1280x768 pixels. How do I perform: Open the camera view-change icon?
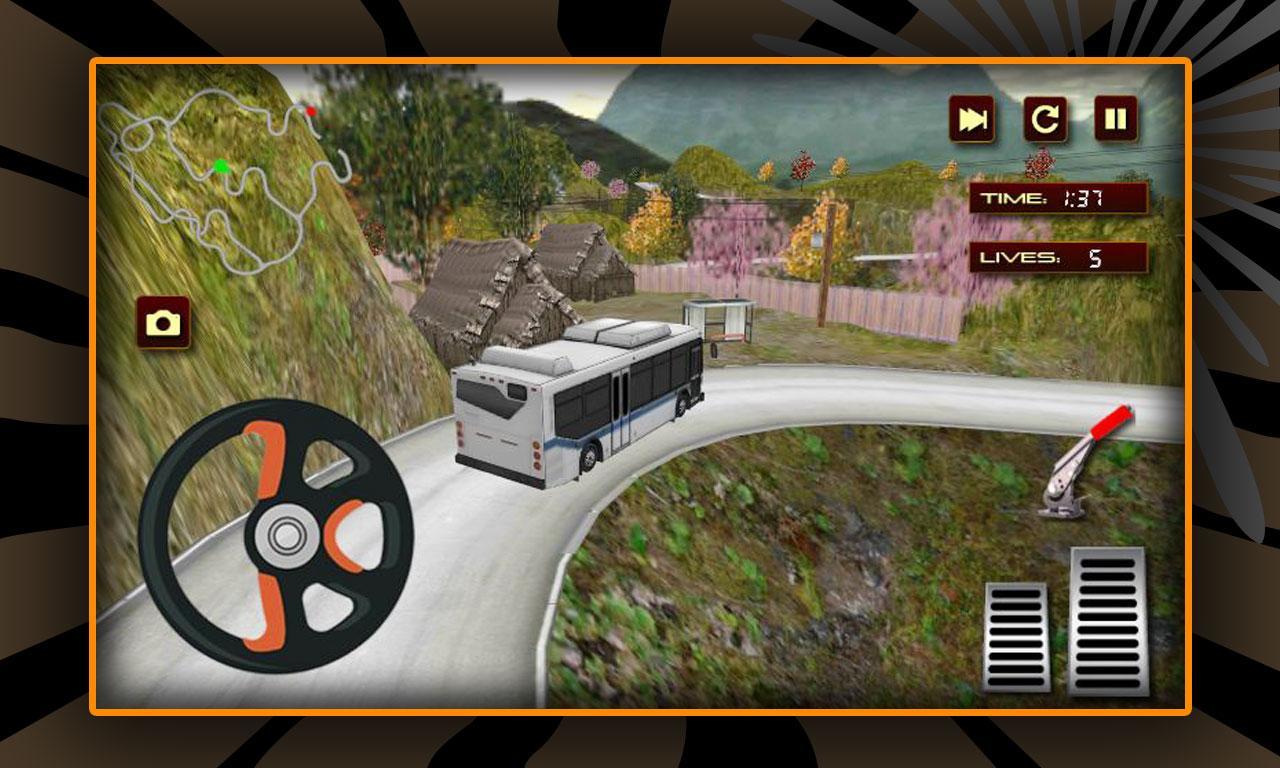click(x=165, y=322)
